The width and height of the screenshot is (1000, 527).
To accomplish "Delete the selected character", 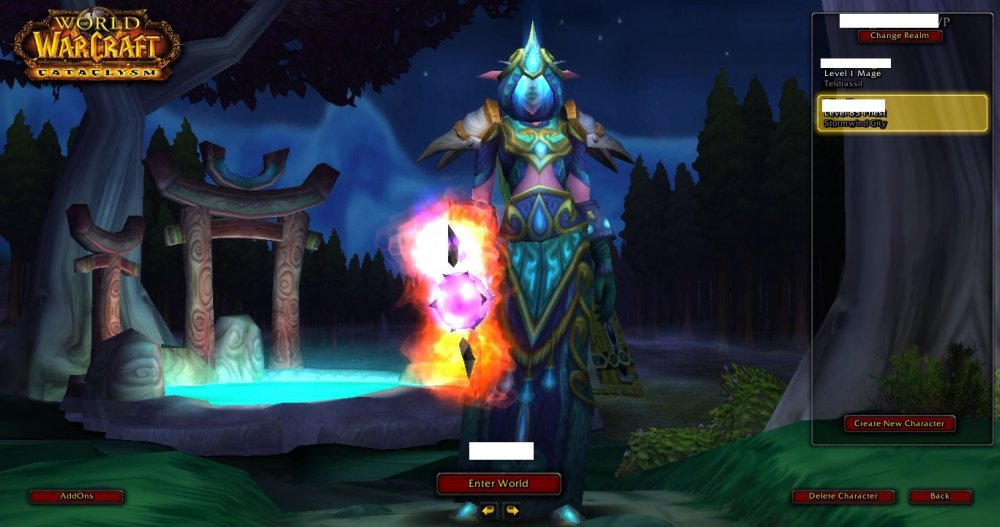I will [841, 496].
